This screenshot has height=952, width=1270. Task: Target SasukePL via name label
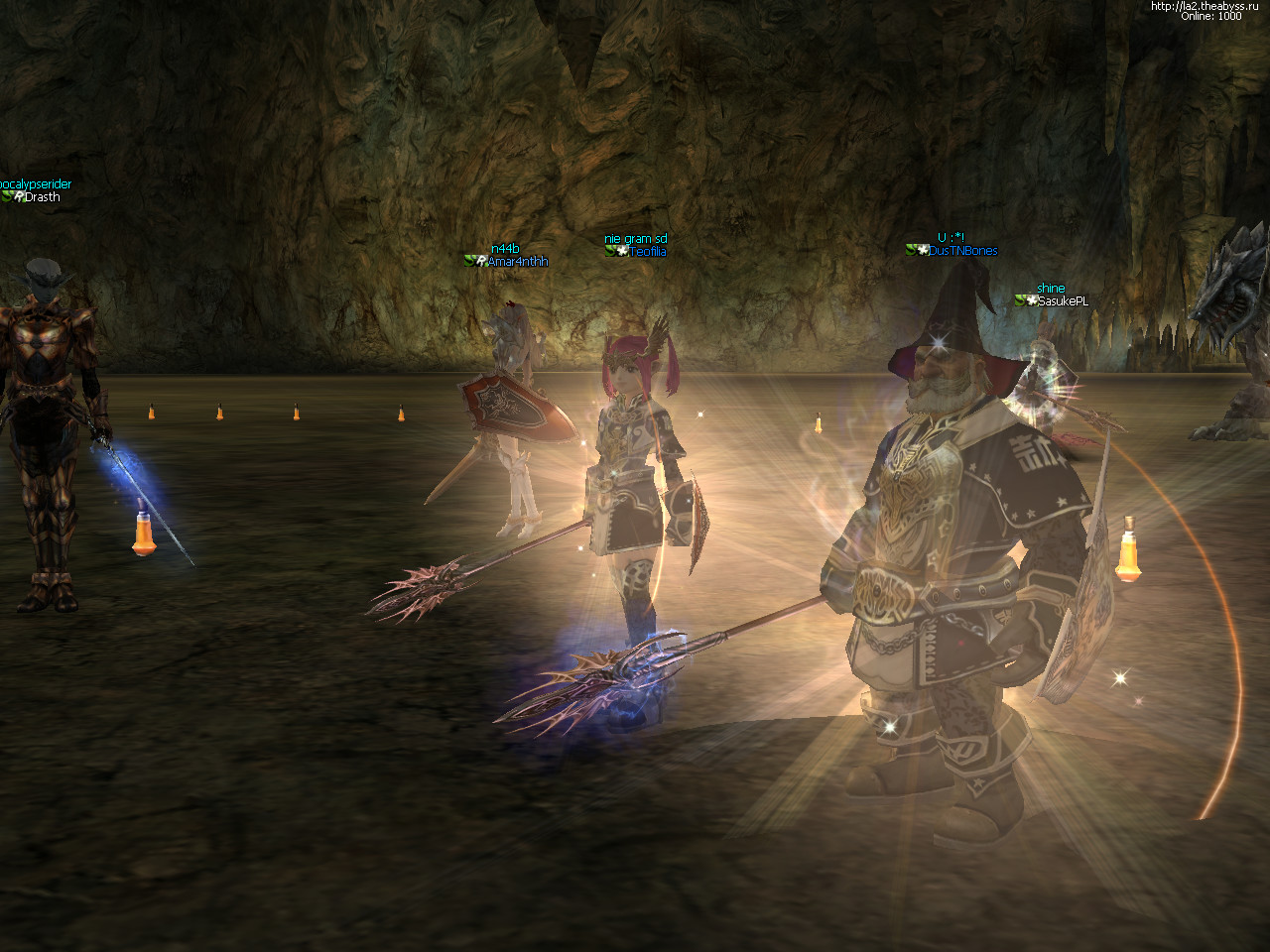(x=1063, y=301)
